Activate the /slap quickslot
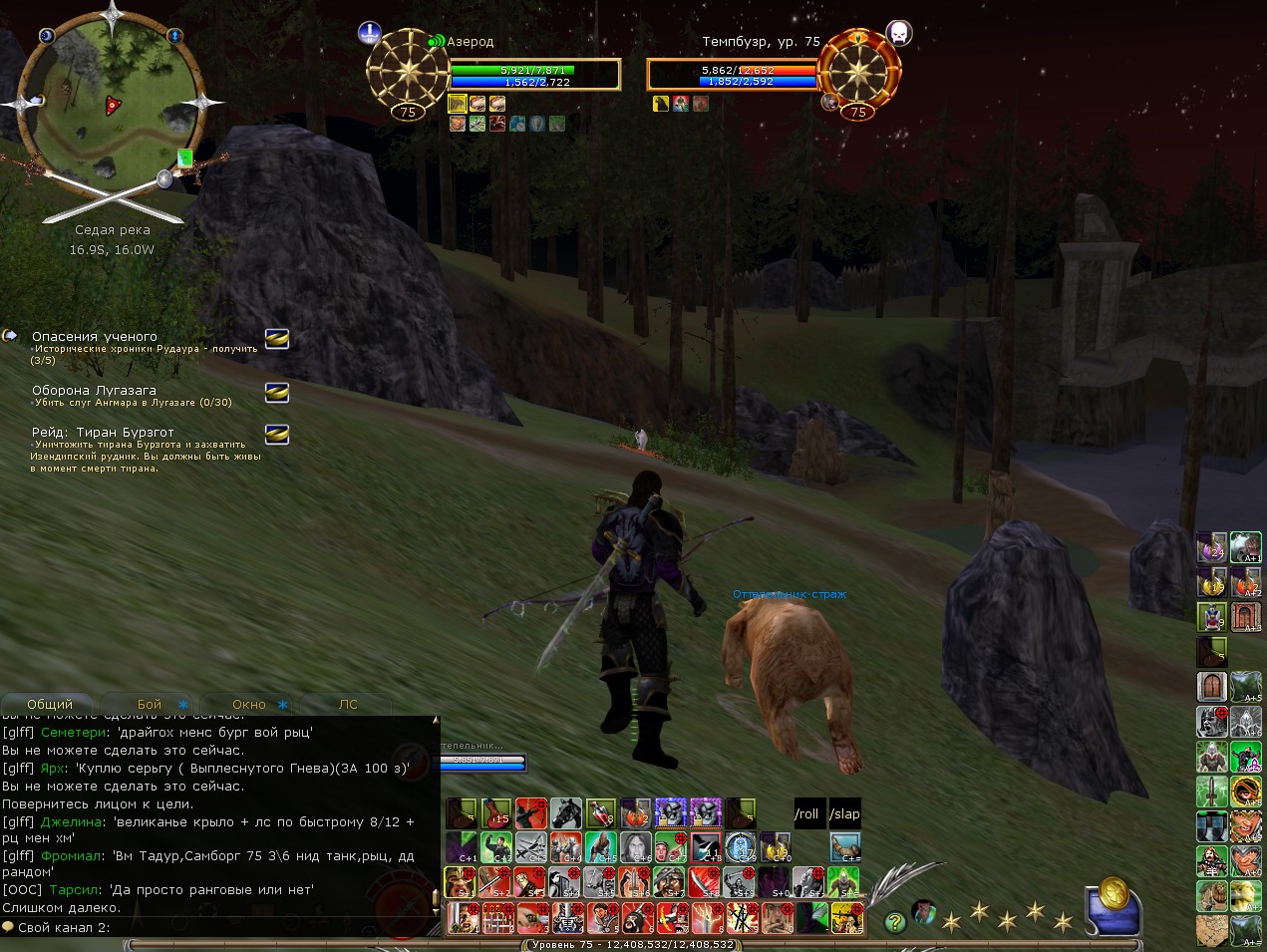 844,814
